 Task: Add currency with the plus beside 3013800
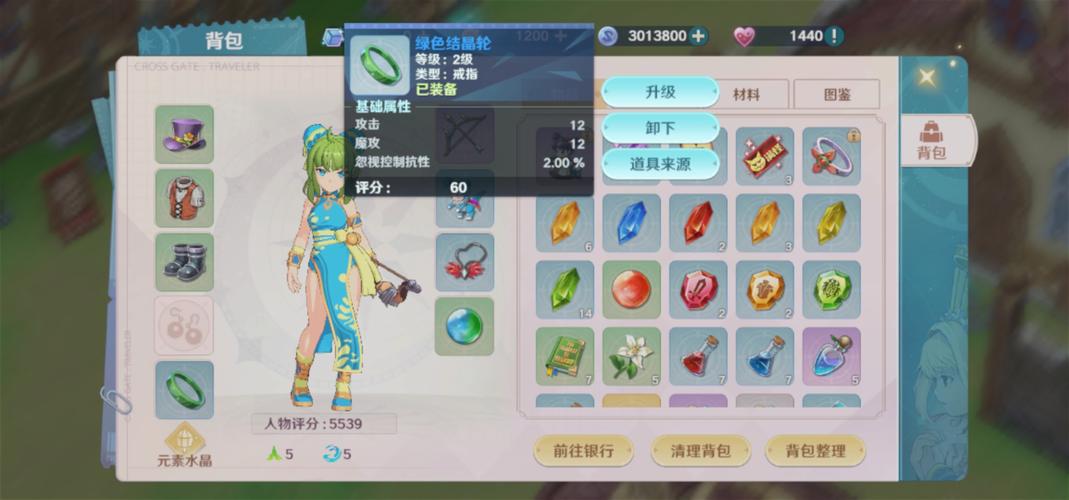[x=698, y=36]
